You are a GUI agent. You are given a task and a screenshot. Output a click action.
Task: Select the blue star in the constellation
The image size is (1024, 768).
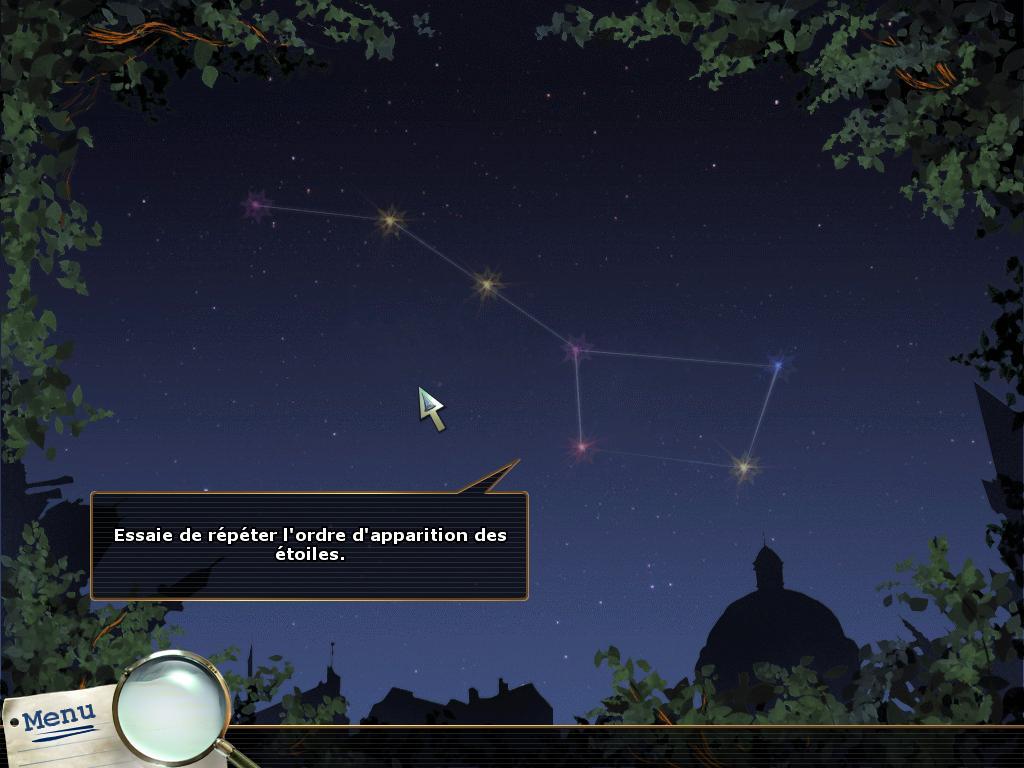pos(777,366)
